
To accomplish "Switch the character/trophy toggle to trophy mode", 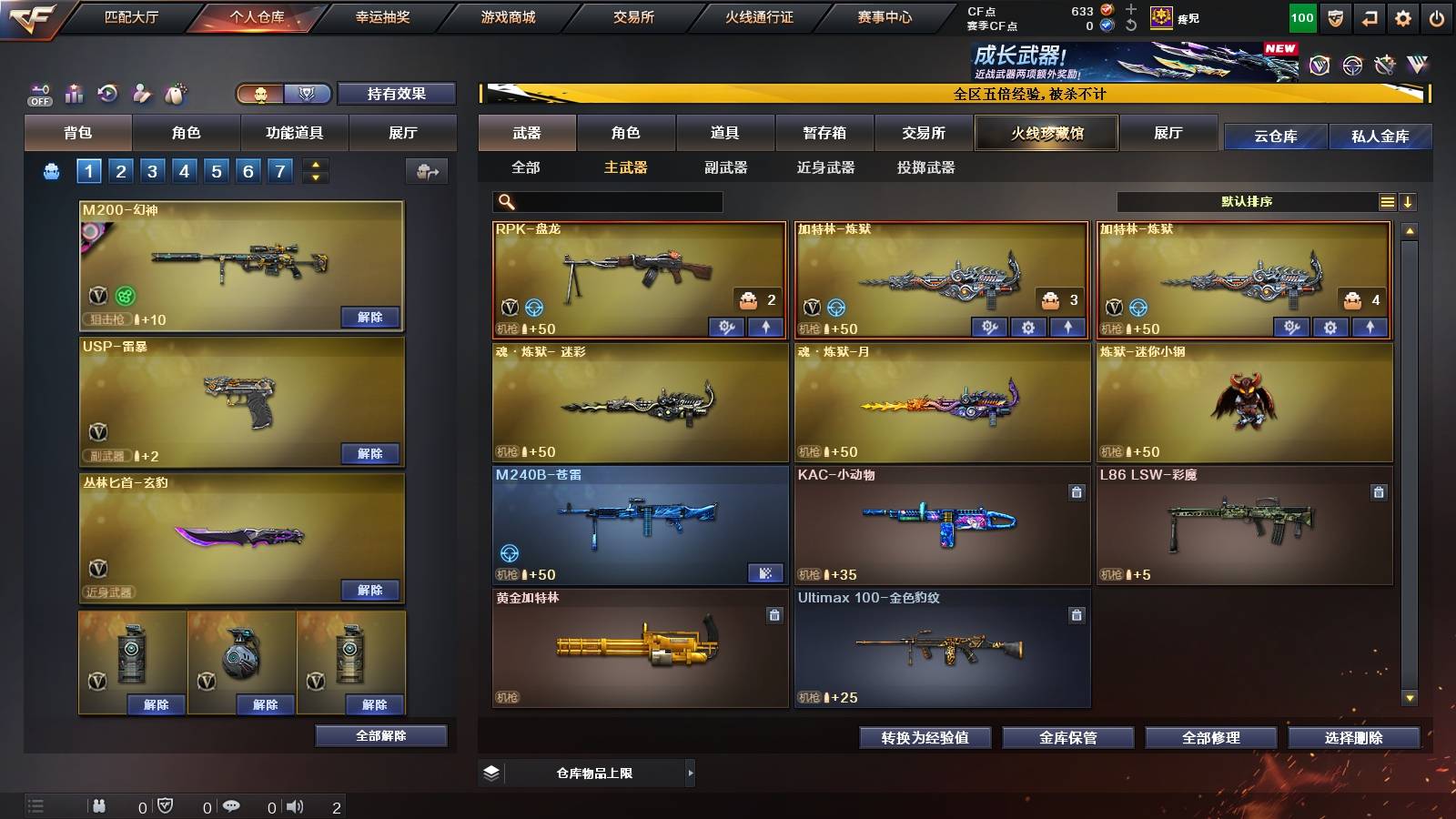I will point(307,94).
